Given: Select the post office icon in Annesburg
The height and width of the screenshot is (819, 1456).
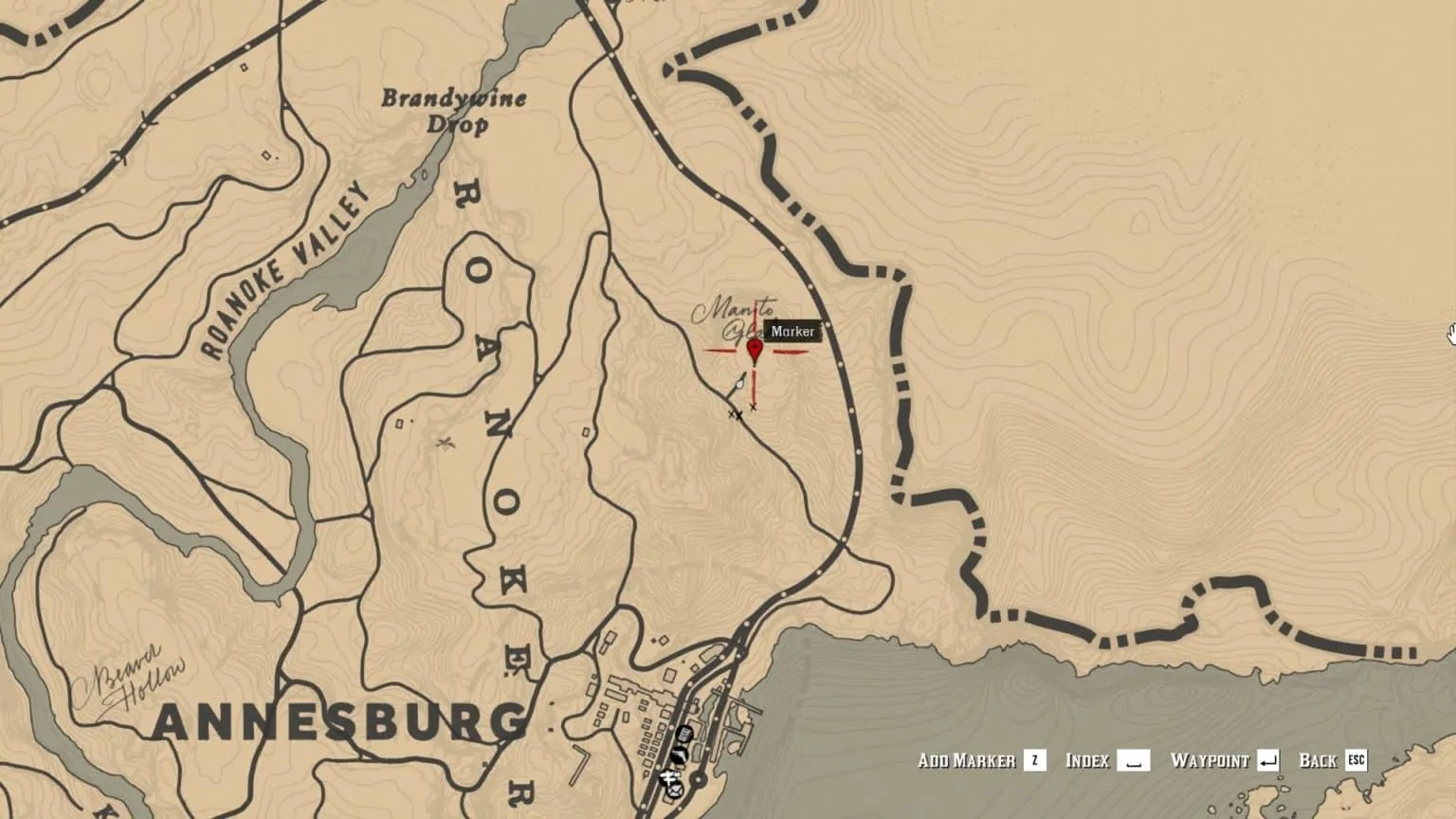Looking at the screenshot, I should (676, 792).
